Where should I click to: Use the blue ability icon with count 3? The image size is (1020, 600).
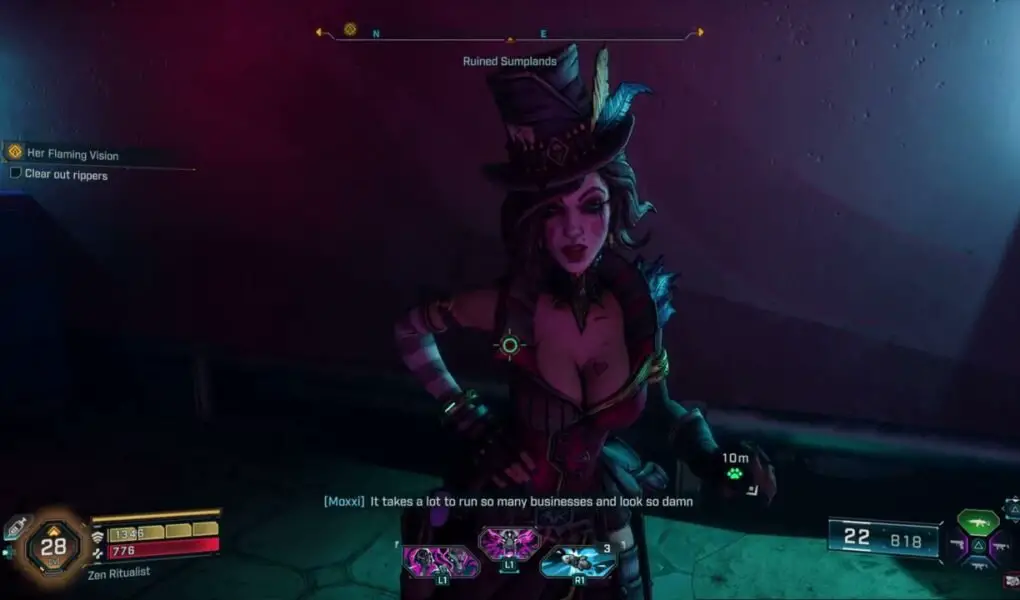(578, 560)
